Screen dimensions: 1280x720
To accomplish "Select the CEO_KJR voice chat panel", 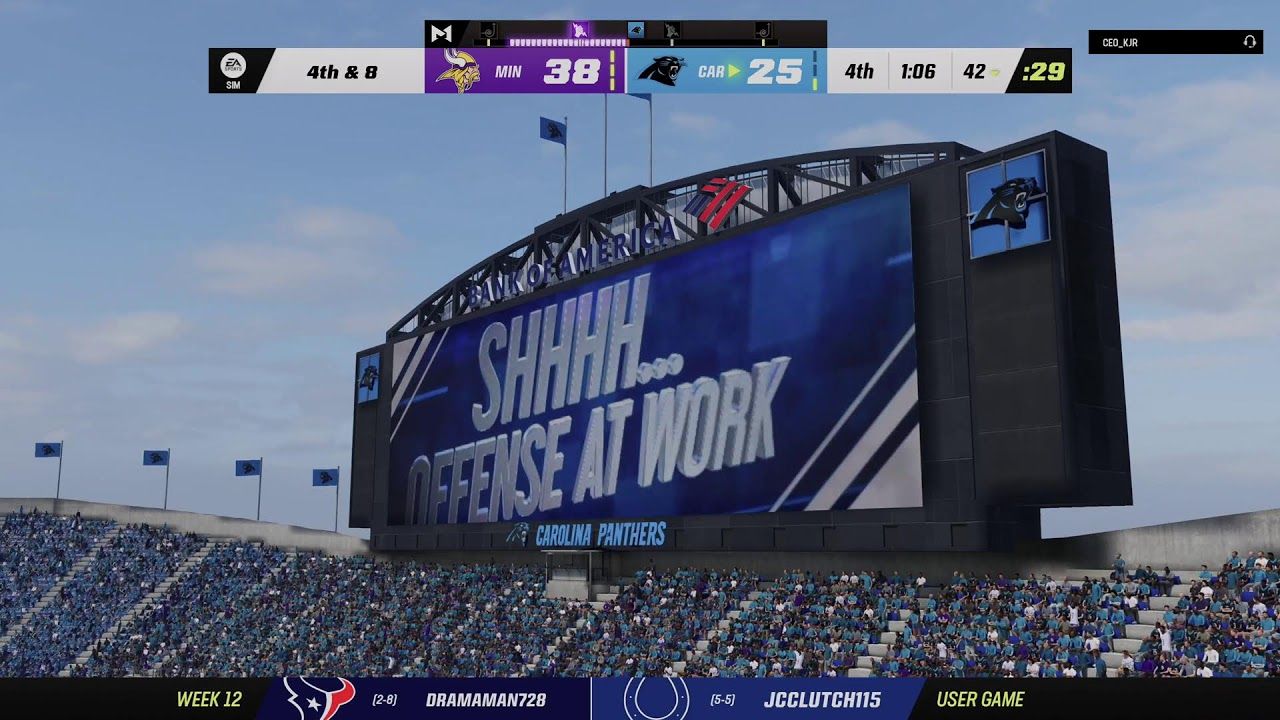I will tap(1174, 43).
